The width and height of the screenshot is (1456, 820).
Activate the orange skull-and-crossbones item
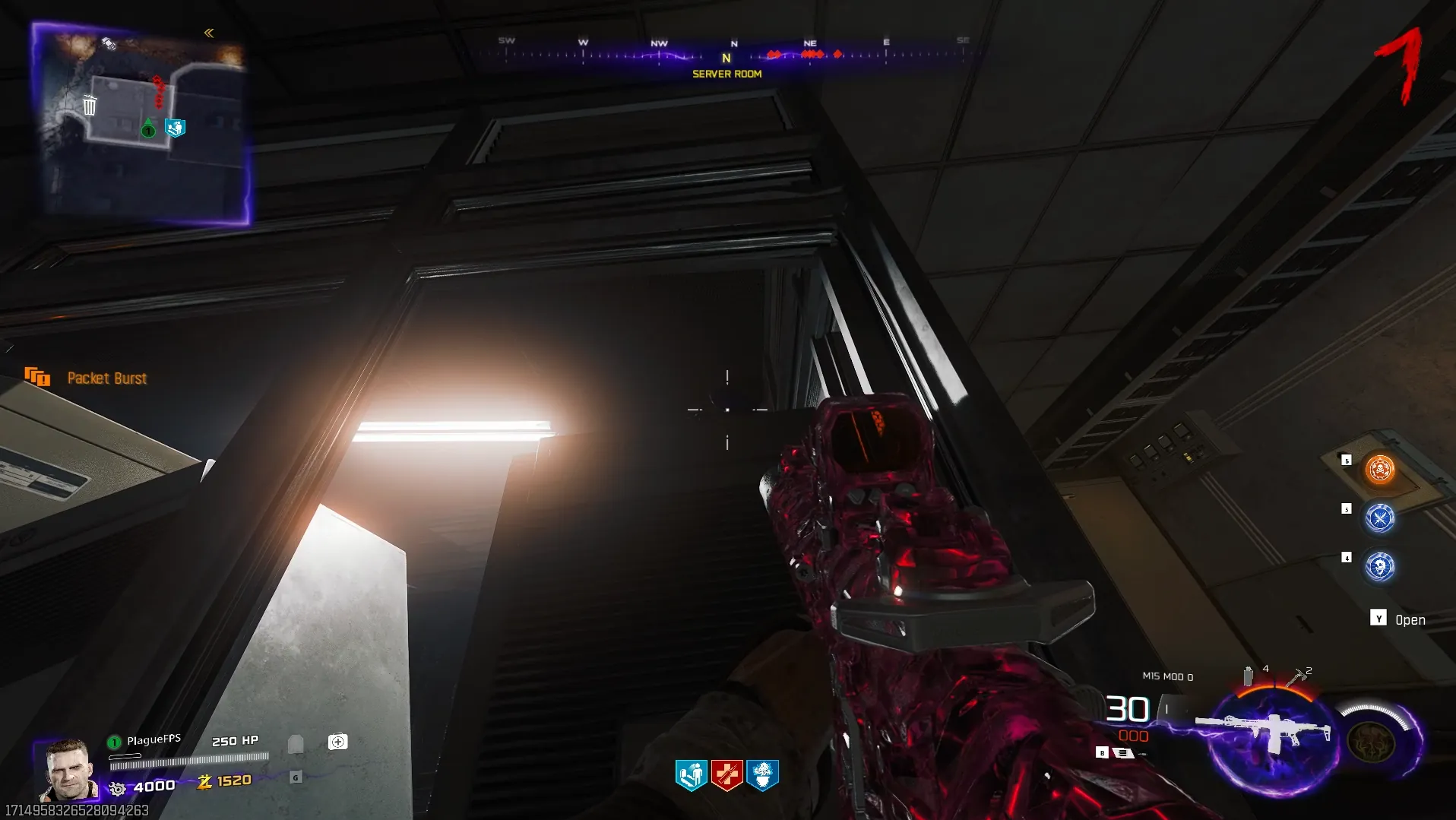click(x=1379, y=470)
